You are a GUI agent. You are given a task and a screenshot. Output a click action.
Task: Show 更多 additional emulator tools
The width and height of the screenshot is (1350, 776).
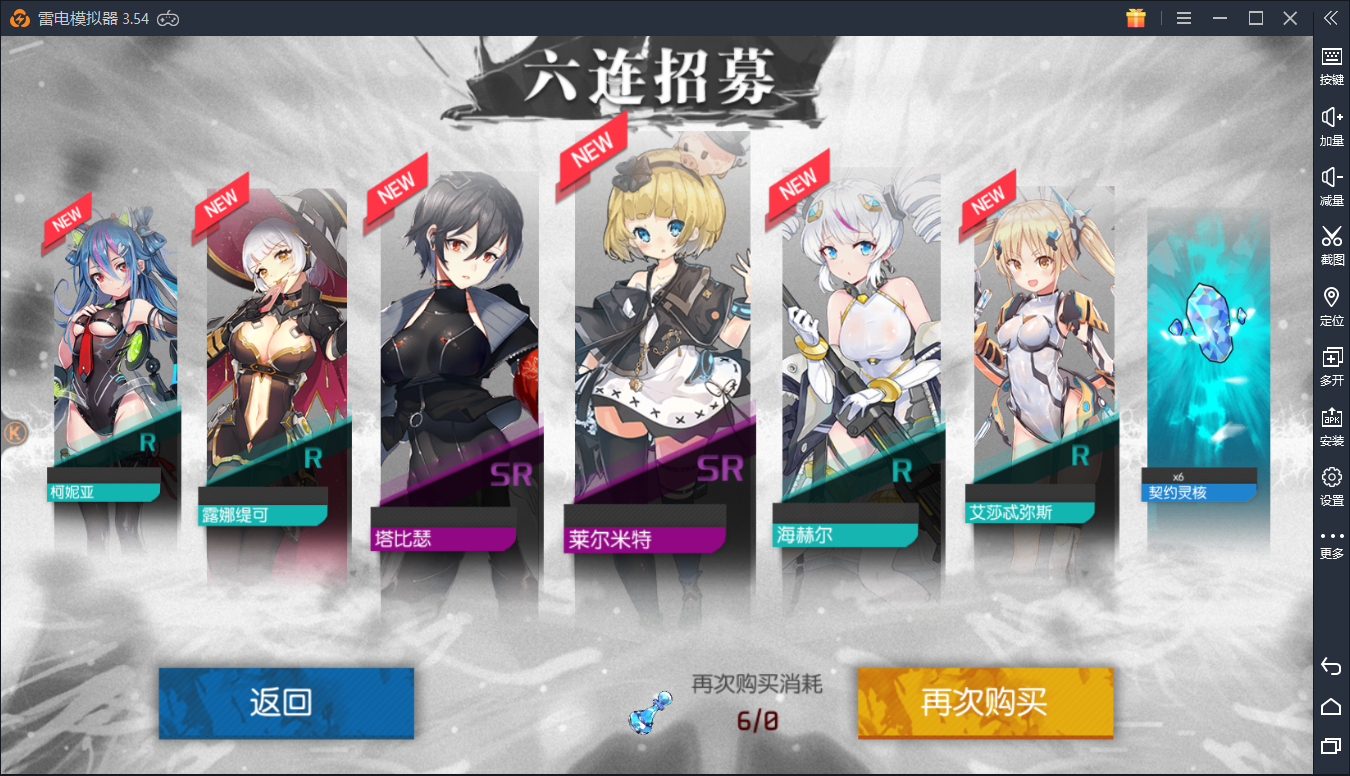tap(1331, 543)
